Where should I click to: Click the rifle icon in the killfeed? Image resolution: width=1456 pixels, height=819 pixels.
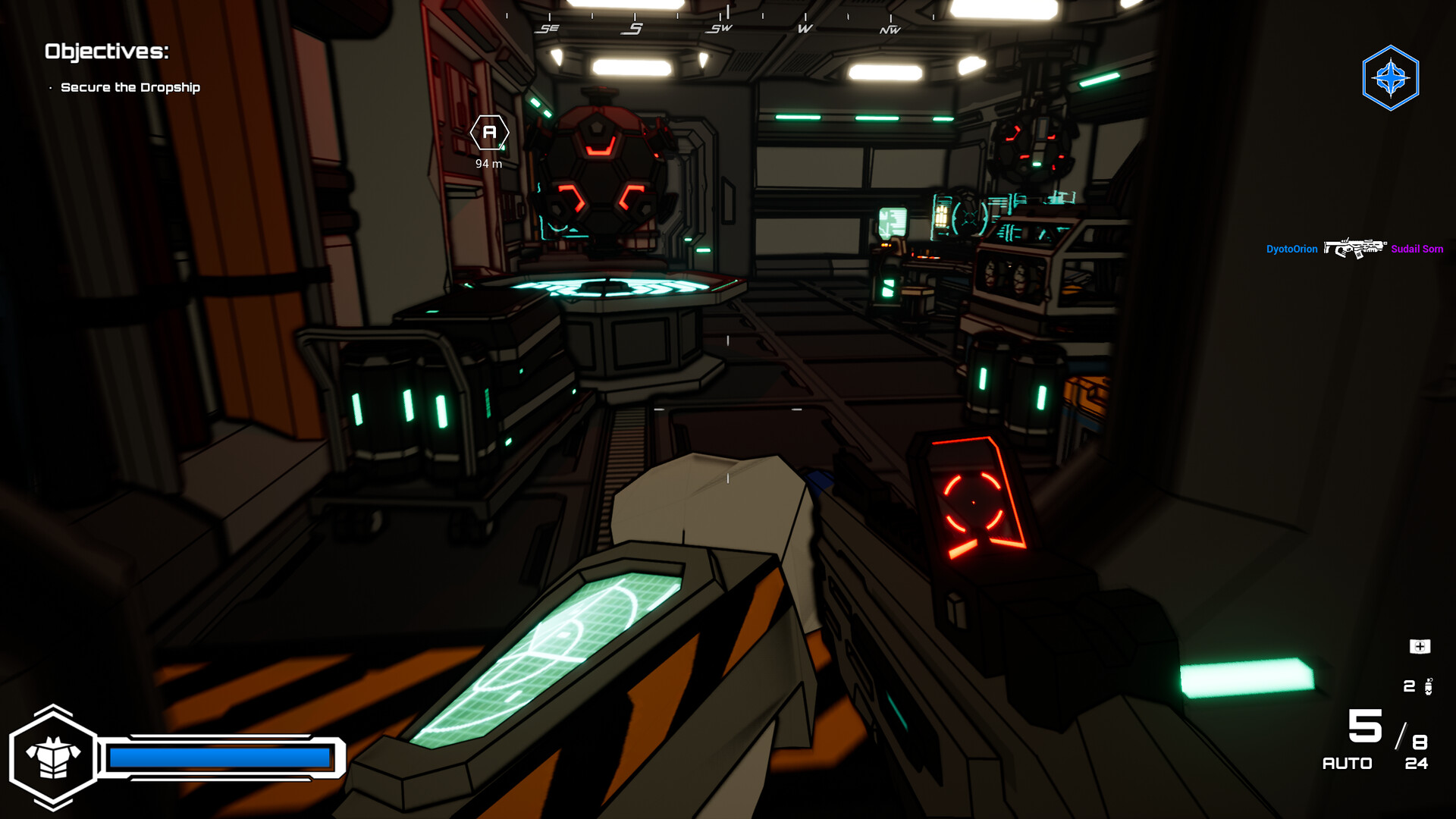[x=1356, y=248]
